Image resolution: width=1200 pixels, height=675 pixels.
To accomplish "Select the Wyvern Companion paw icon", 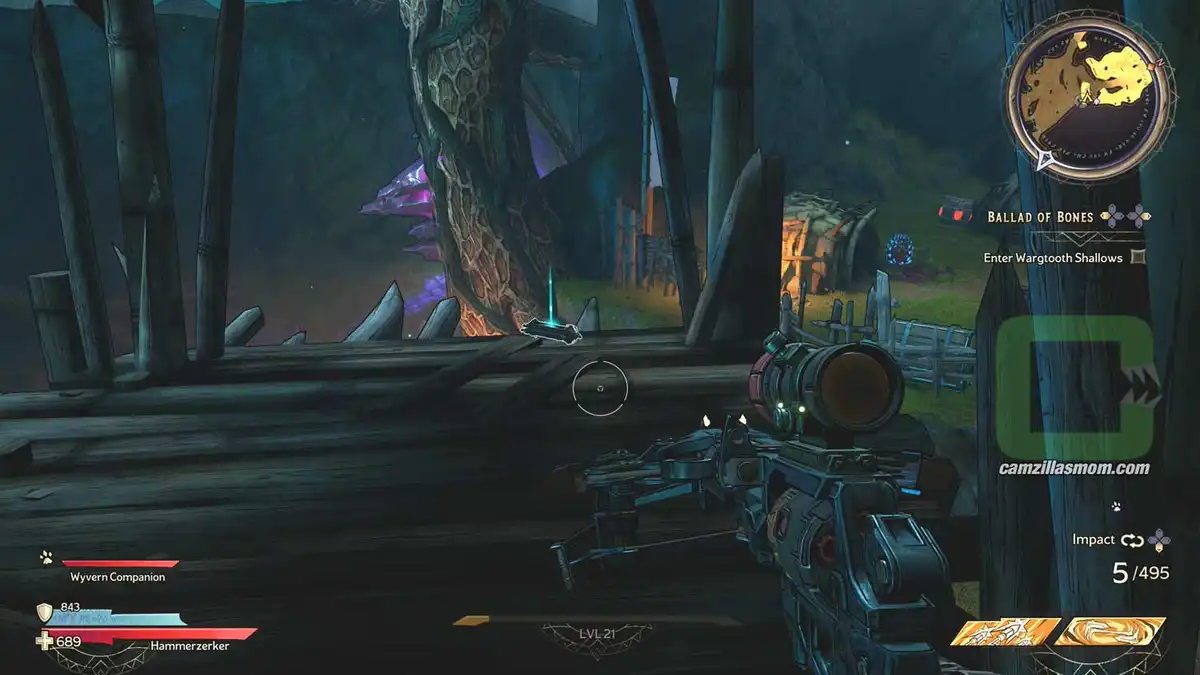I will pos(46,558).
